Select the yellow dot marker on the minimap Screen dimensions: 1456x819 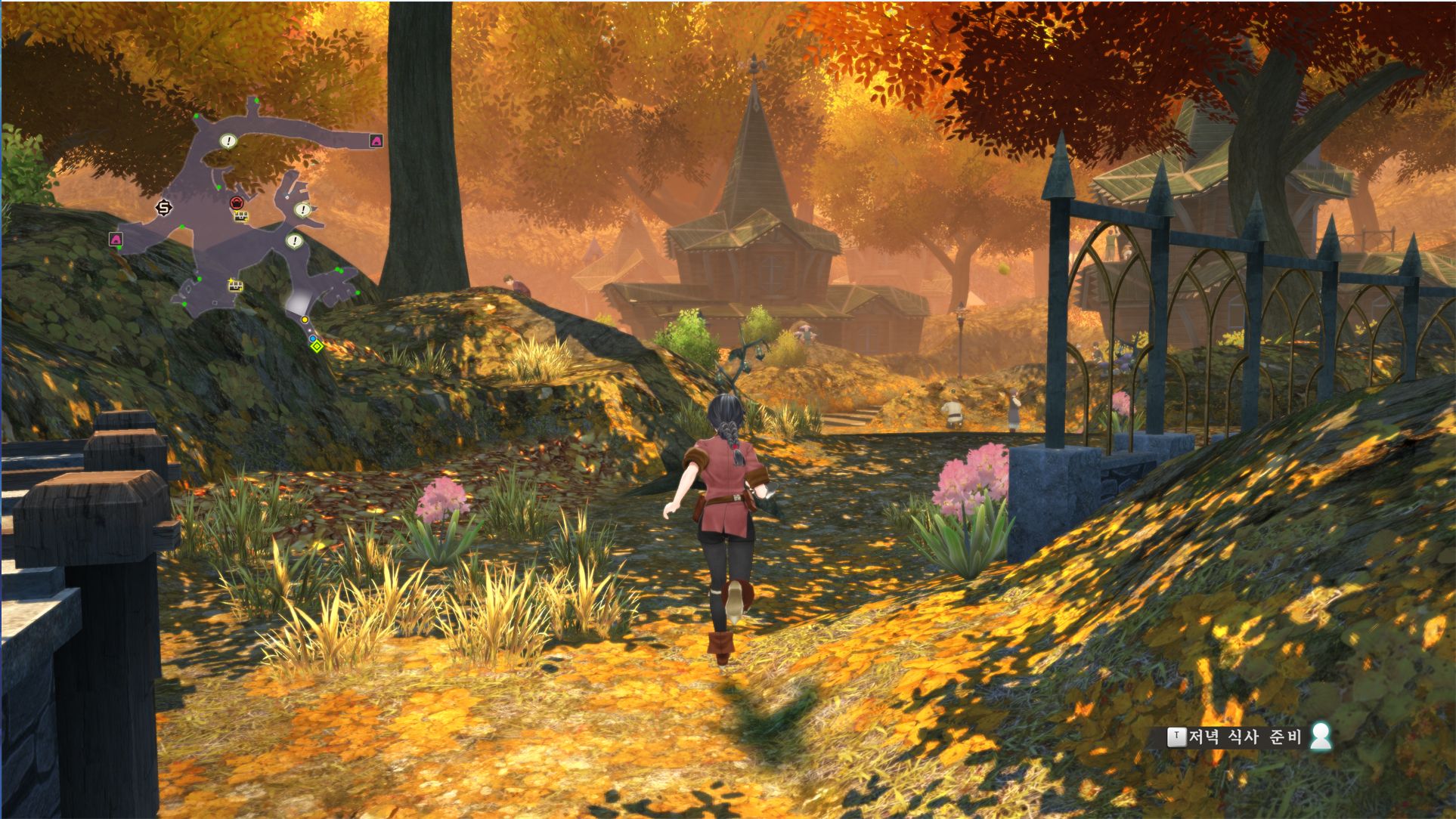click(x=305, y=320)
